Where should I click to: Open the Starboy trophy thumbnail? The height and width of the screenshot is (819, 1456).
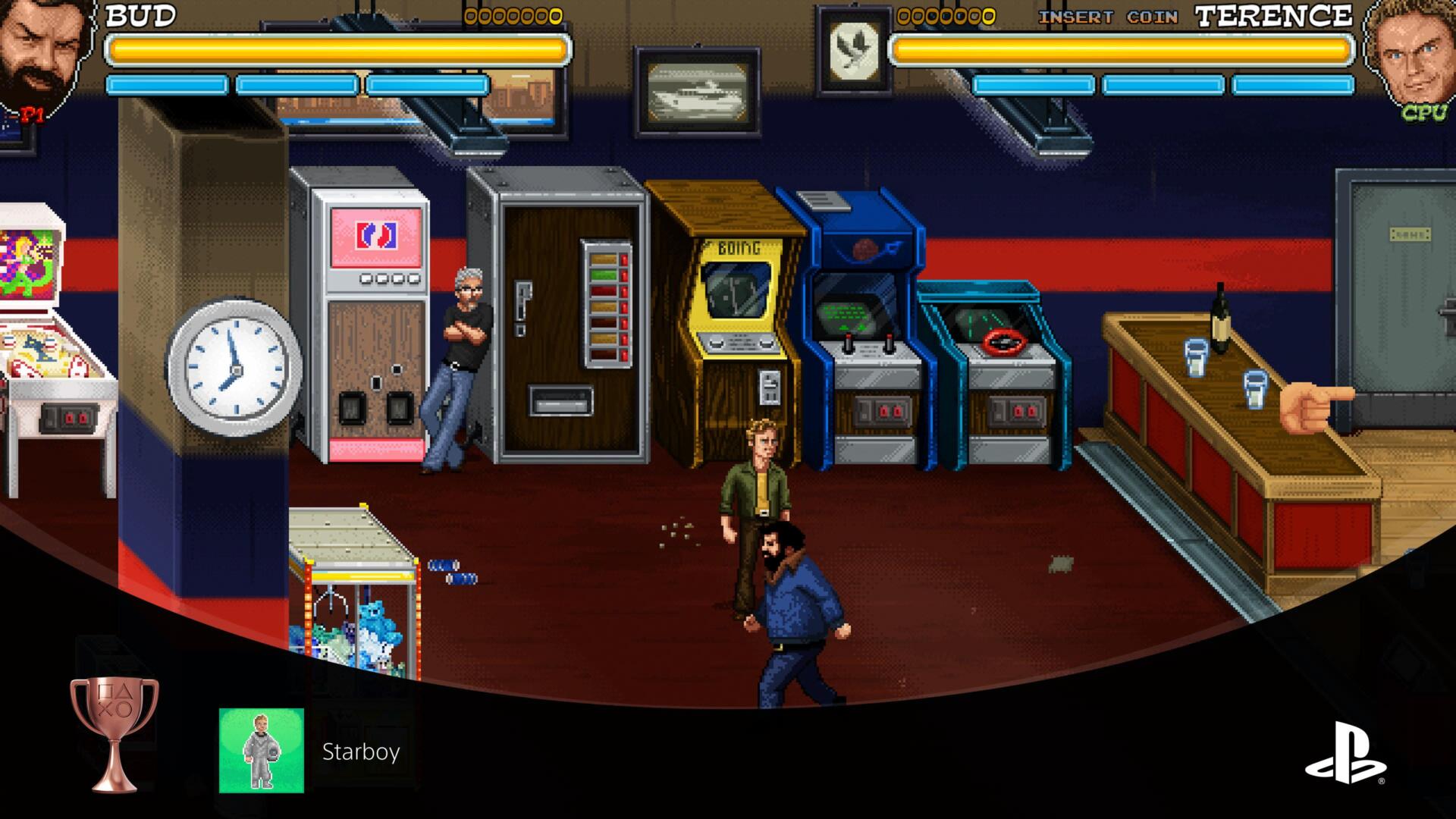click(x=262, y=751)
